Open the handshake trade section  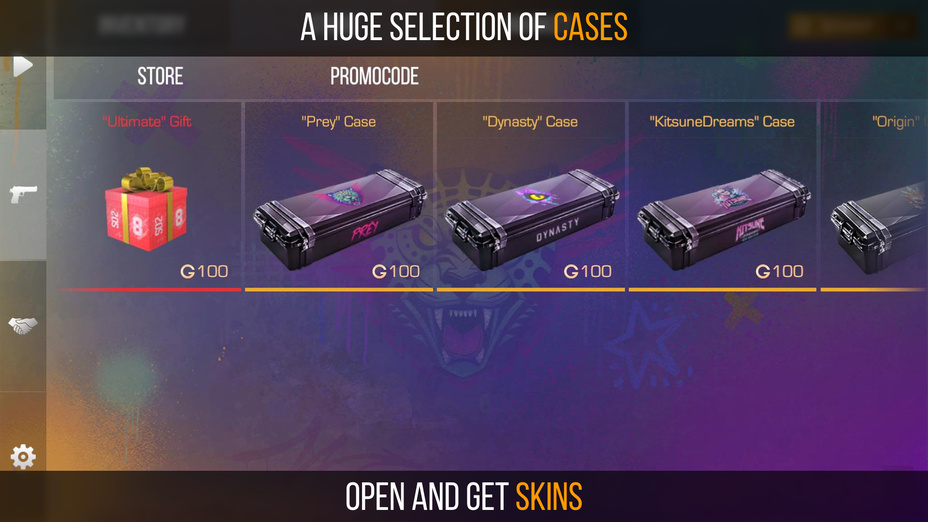(23, 325)
